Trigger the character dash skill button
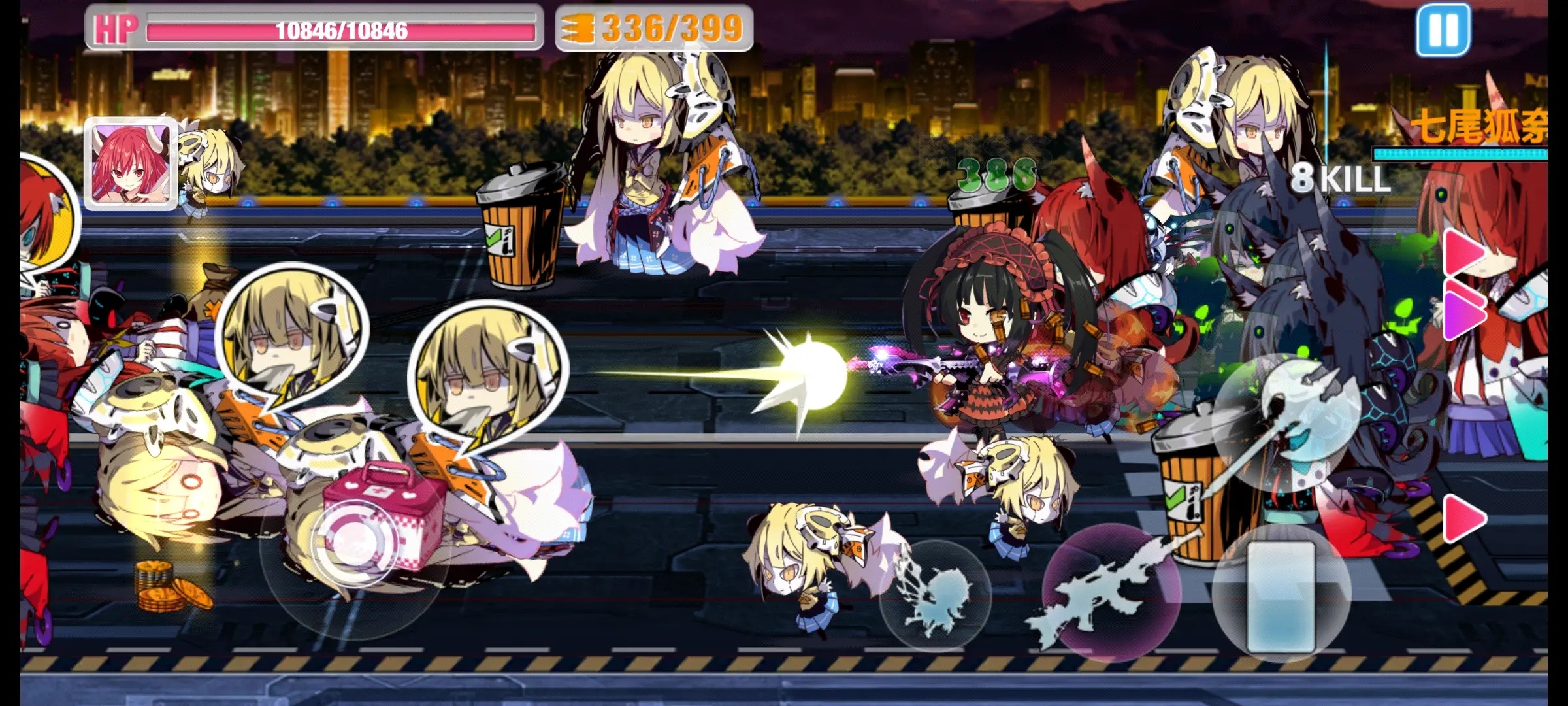The image size is (1568, 706). tap(936, 596)
